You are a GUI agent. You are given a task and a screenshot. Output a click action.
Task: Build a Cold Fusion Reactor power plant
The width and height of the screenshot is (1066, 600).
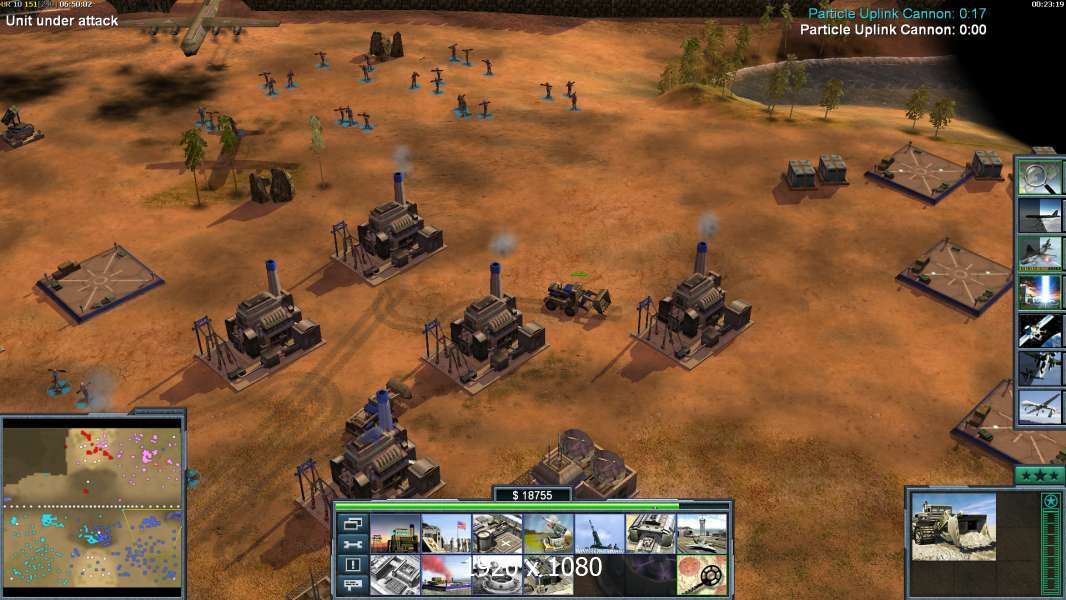point(395,534)
